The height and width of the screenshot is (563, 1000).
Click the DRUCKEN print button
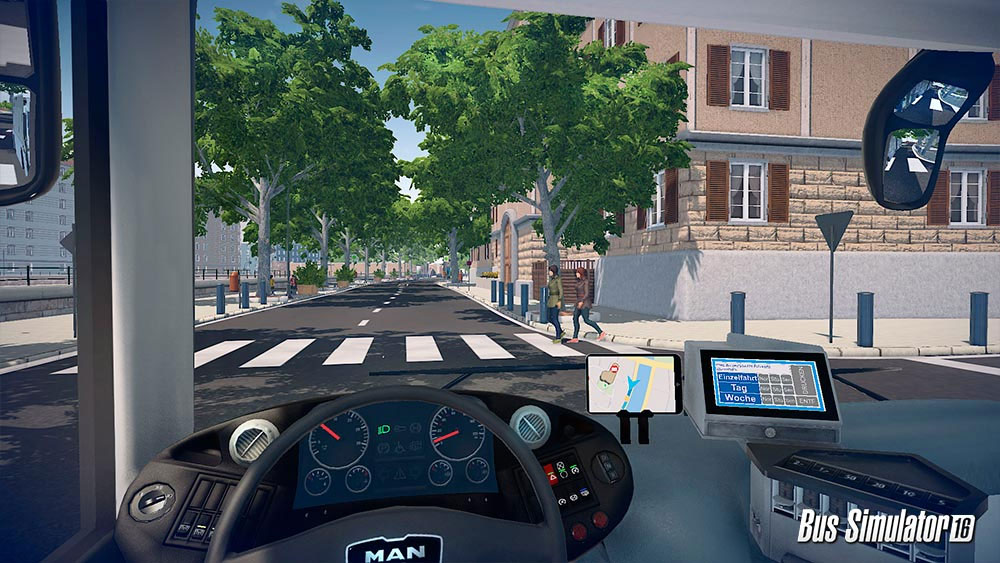click(x=801, y=381)
